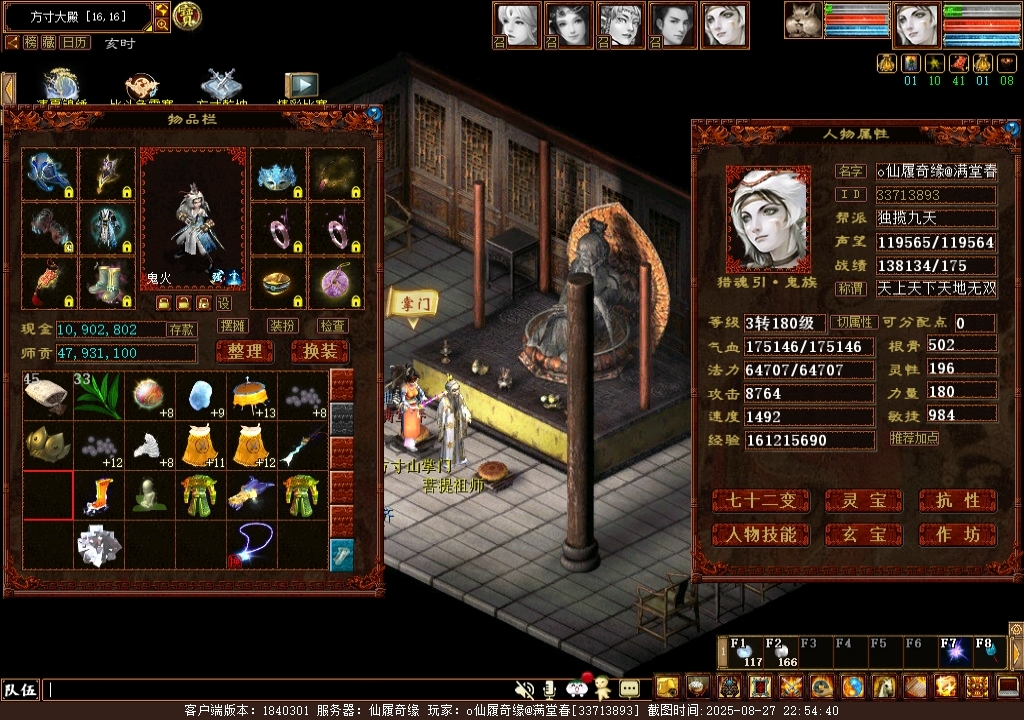Open the 存款 deposit option
This screenshot has width=1024, height=720.
[x=181, y=329]
